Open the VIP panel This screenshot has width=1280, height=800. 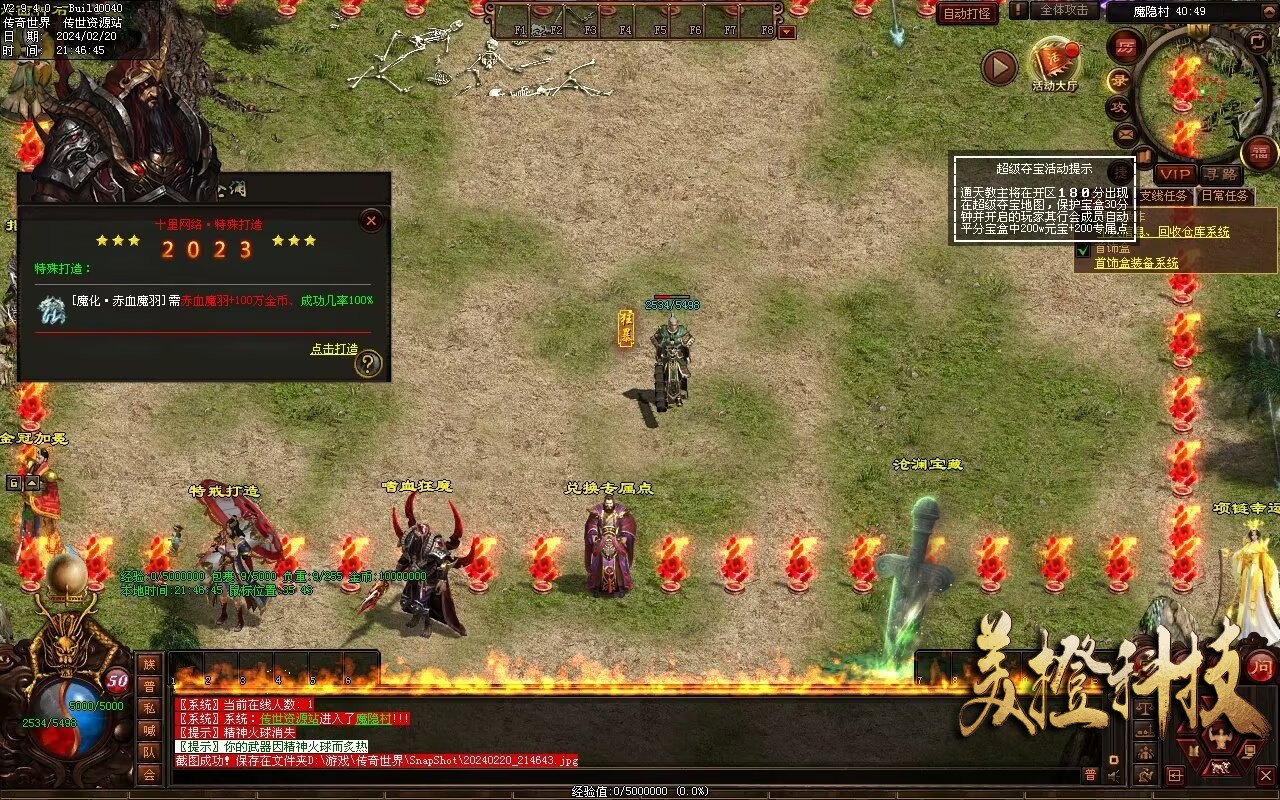click(1176, 175)
